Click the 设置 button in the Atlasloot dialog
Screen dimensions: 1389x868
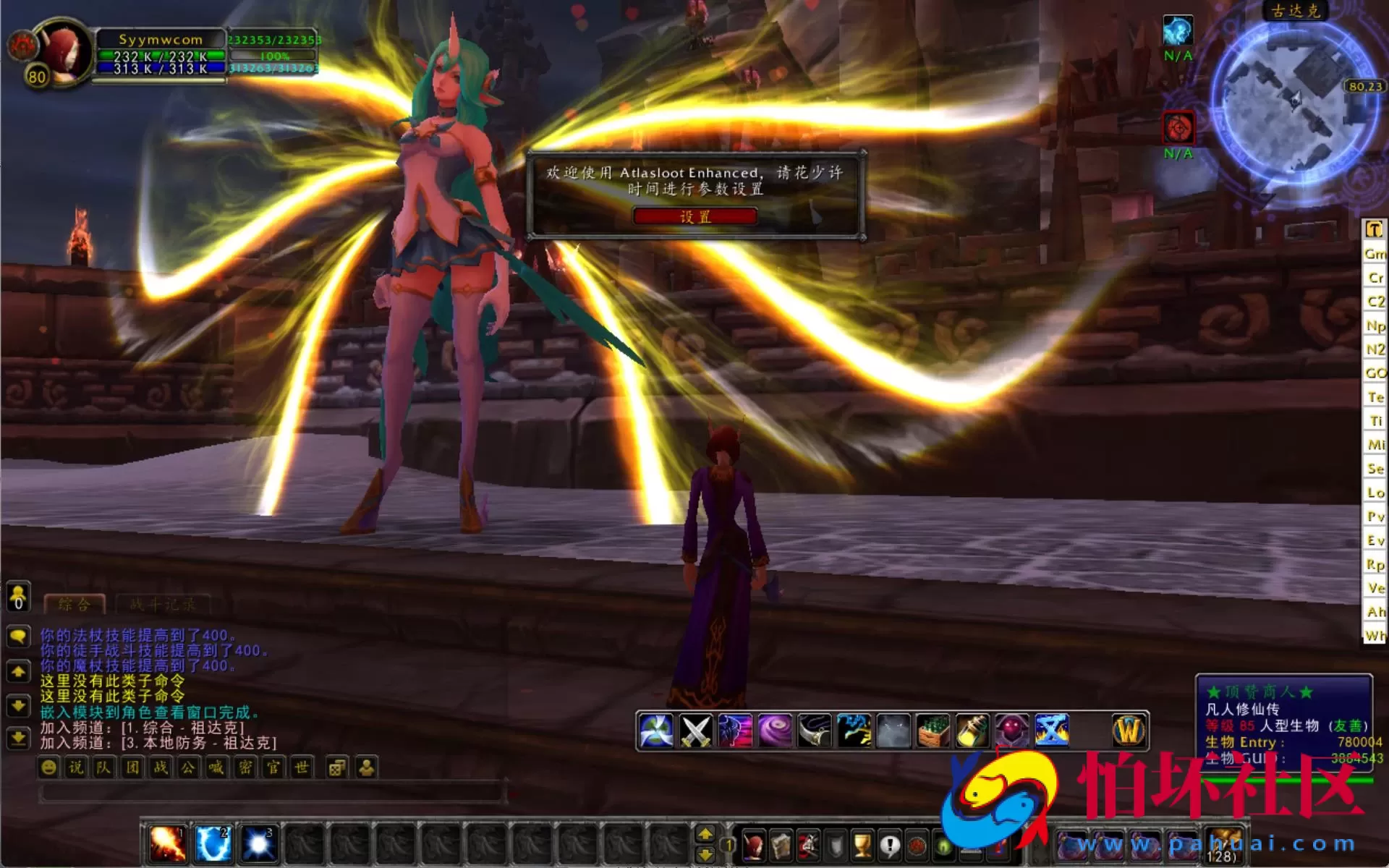[694, 216]
